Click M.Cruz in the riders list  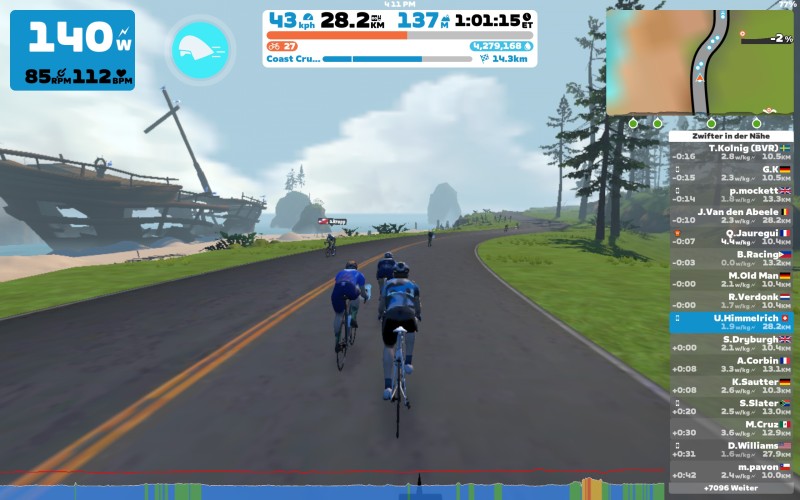(x=731, y=428)
